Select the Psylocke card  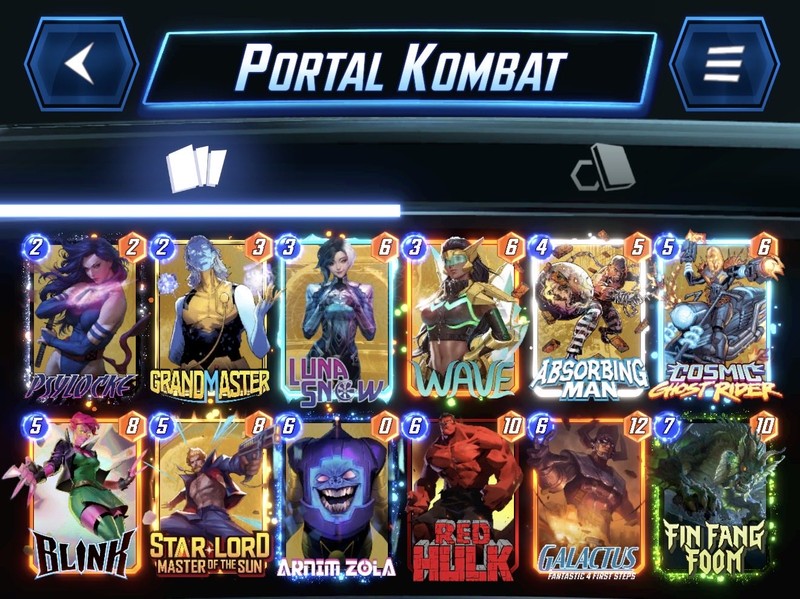84,318
